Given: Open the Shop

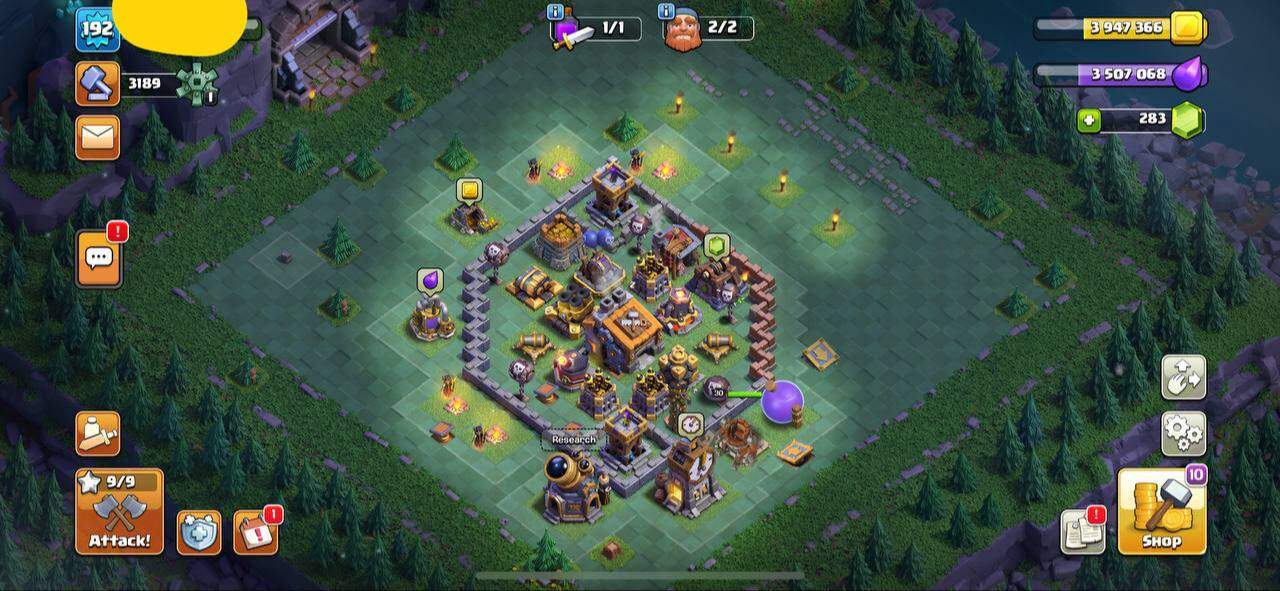Looking at the screenshot, I should point(1160,511).
